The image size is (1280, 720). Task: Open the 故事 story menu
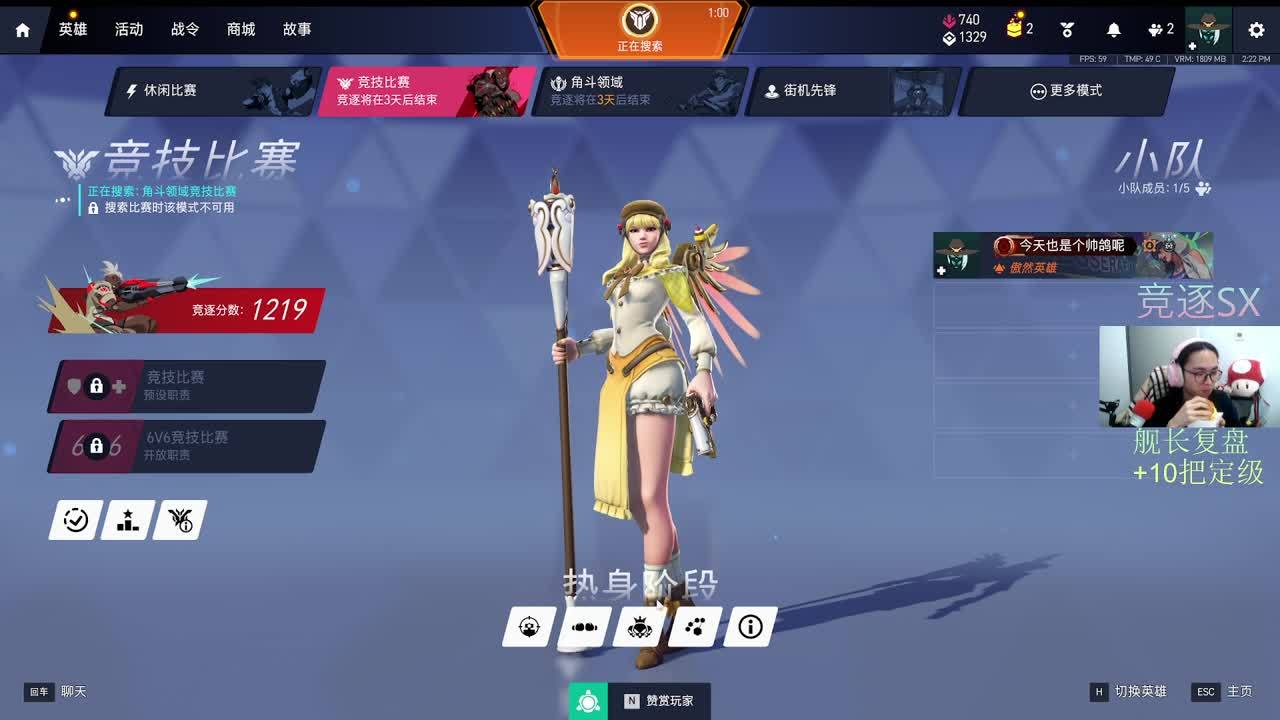(297, 29)
